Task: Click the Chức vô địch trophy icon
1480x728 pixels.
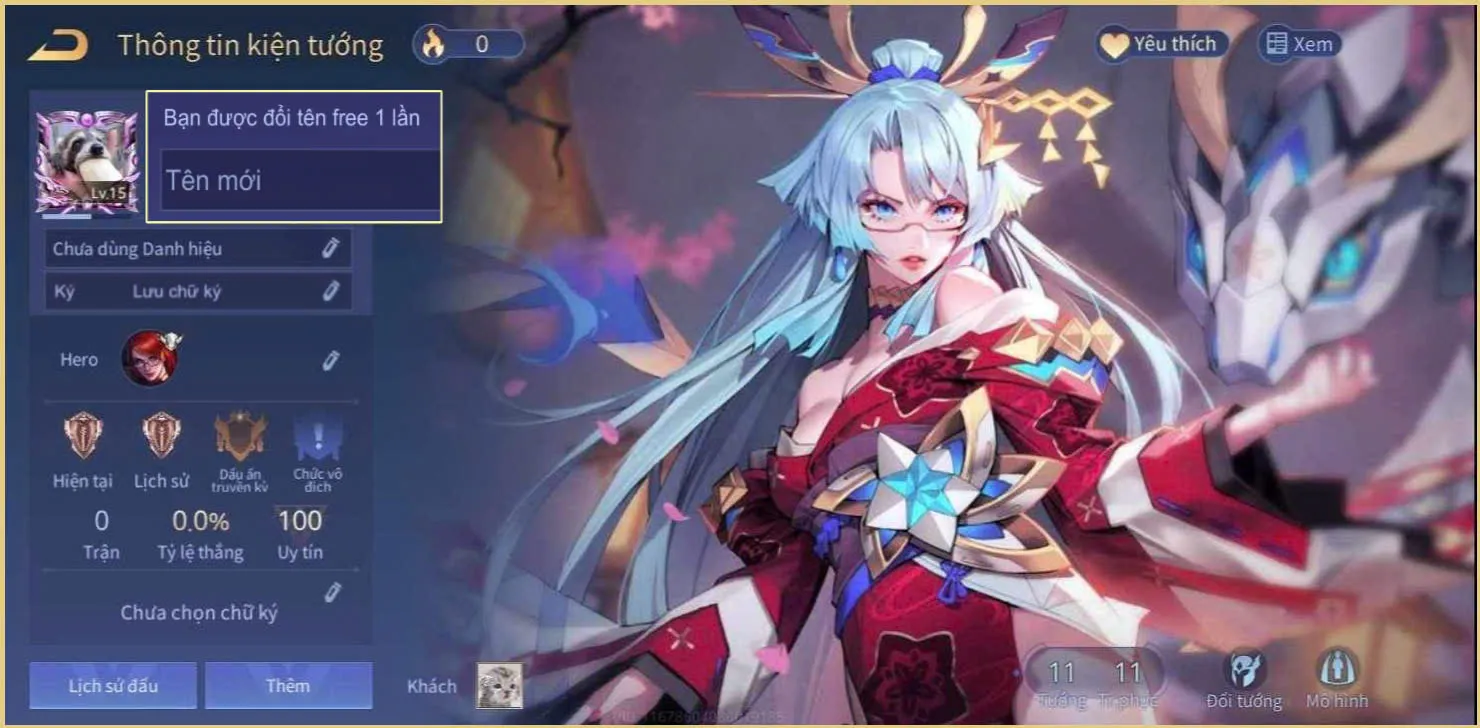Action: (318, 435)
